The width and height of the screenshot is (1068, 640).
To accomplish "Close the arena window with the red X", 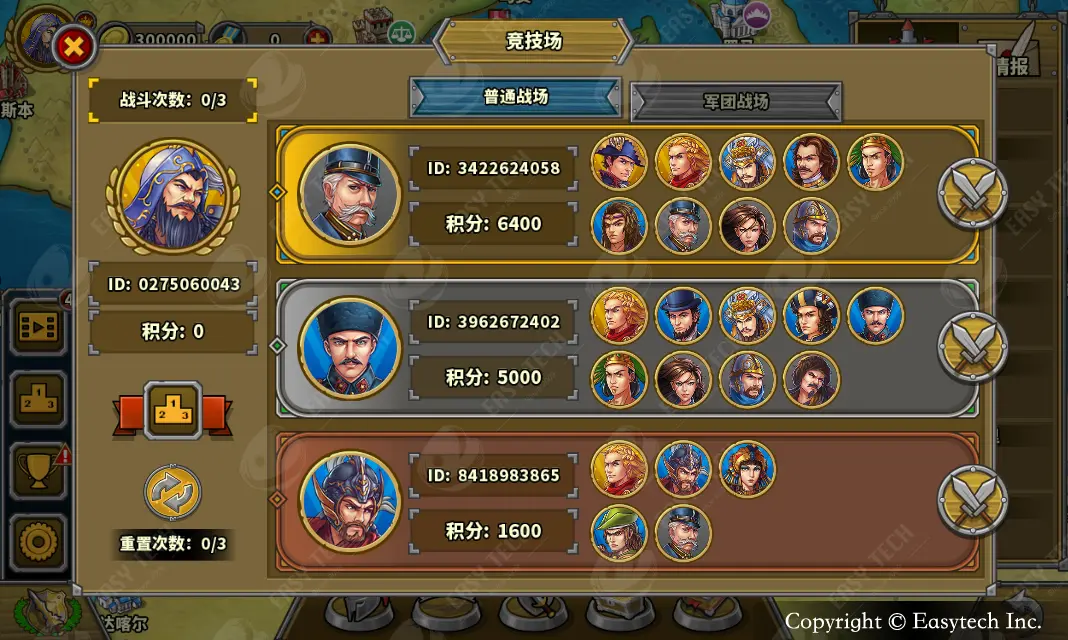I will click(74, 47).
